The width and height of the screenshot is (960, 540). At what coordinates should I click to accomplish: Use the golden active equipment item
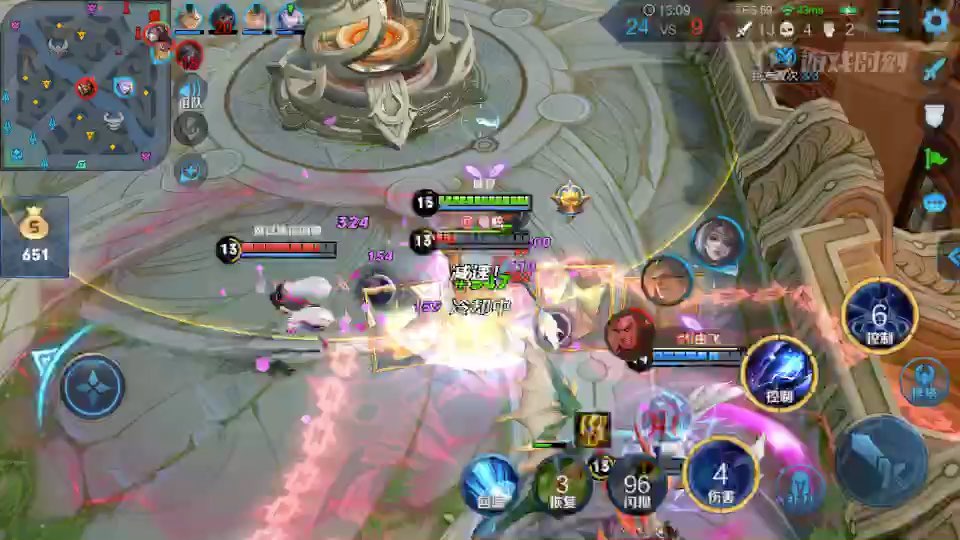(x=593, y=429)
